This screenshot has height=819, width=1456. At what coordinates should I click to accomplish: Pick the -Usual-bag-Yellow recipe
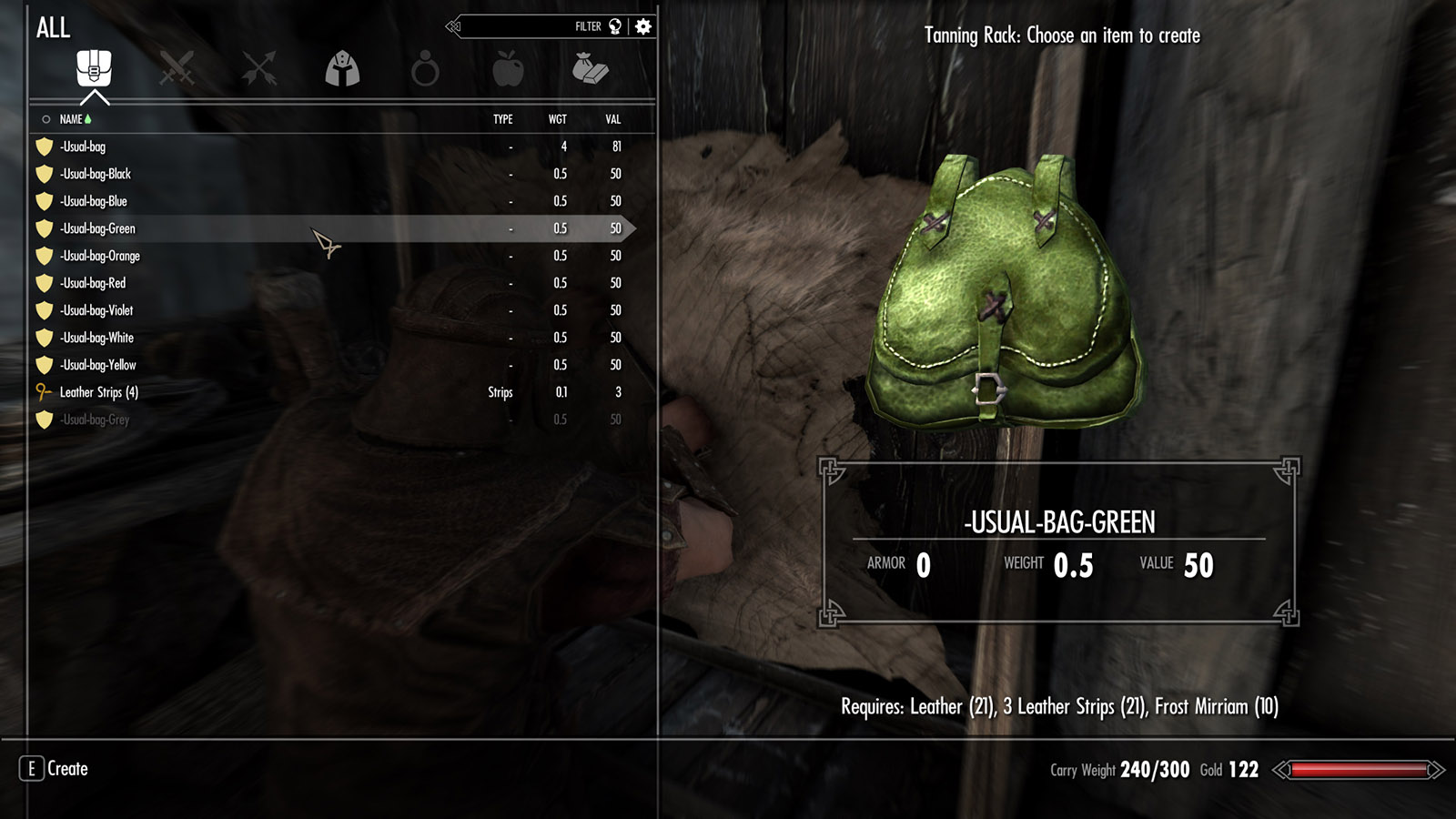98,365
